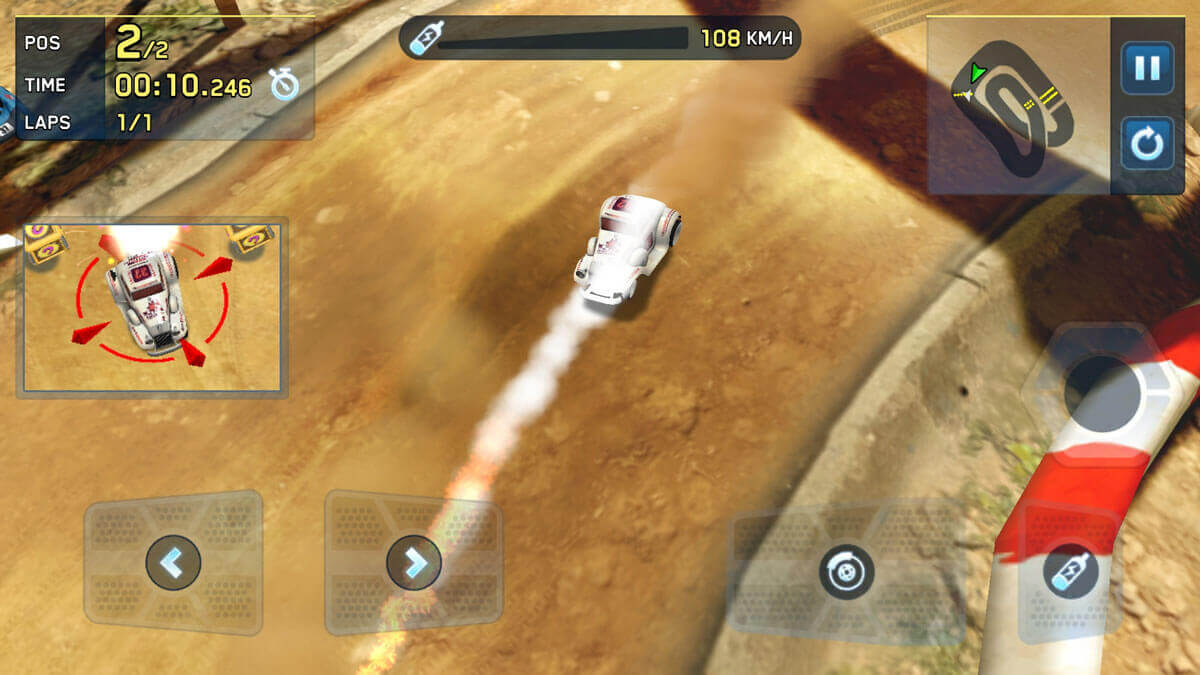1200x675 pixels.
Task: Tap the round hexagonal accelerator button
Action: point(1102,394)
